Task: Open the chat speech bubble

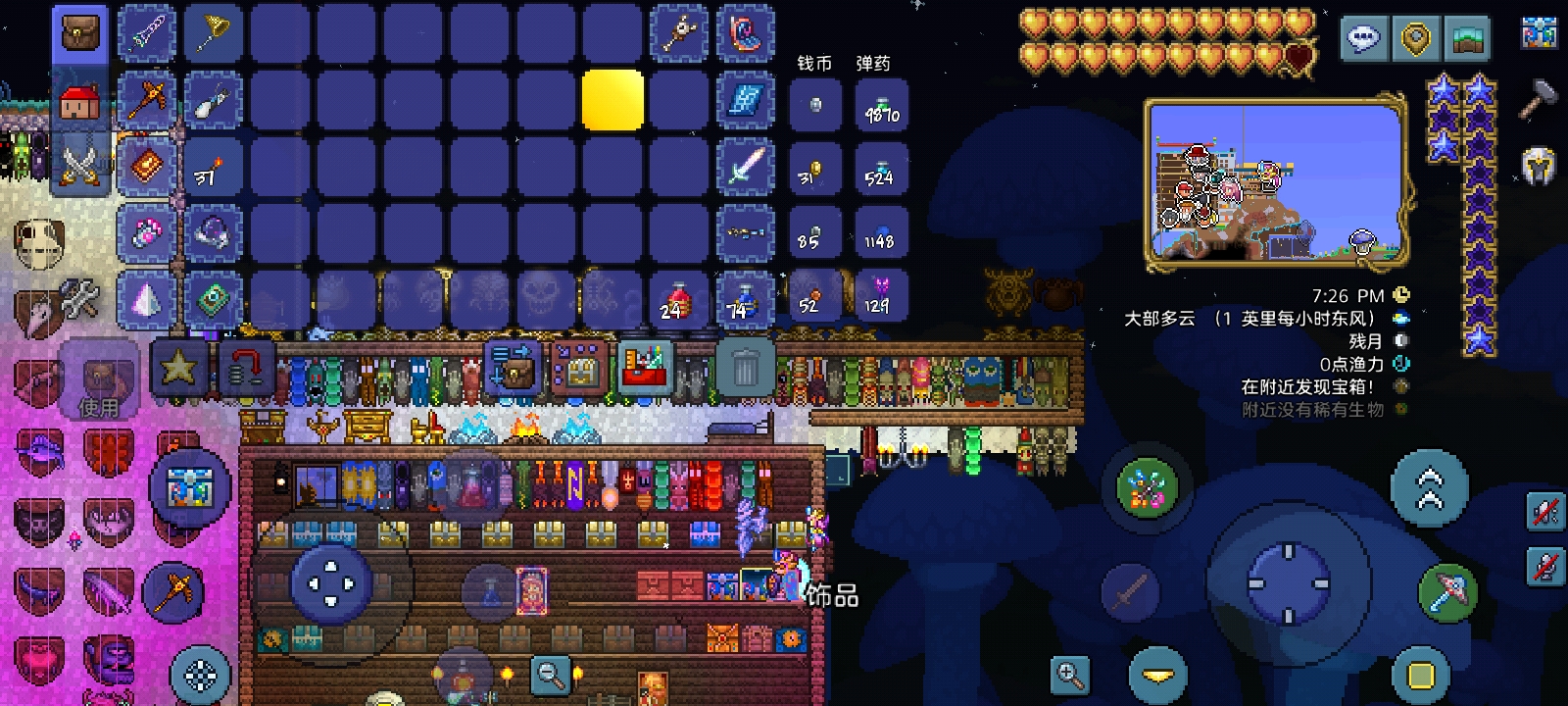Action: coord(1363,39)
